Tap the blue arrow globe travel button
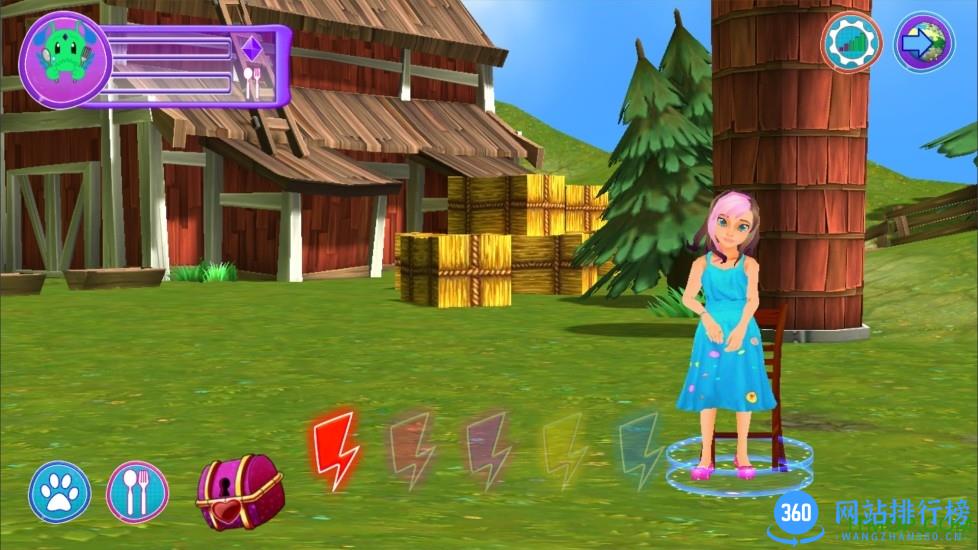Image resolution: width=978 pixels, height=550 pixels. 923,42
